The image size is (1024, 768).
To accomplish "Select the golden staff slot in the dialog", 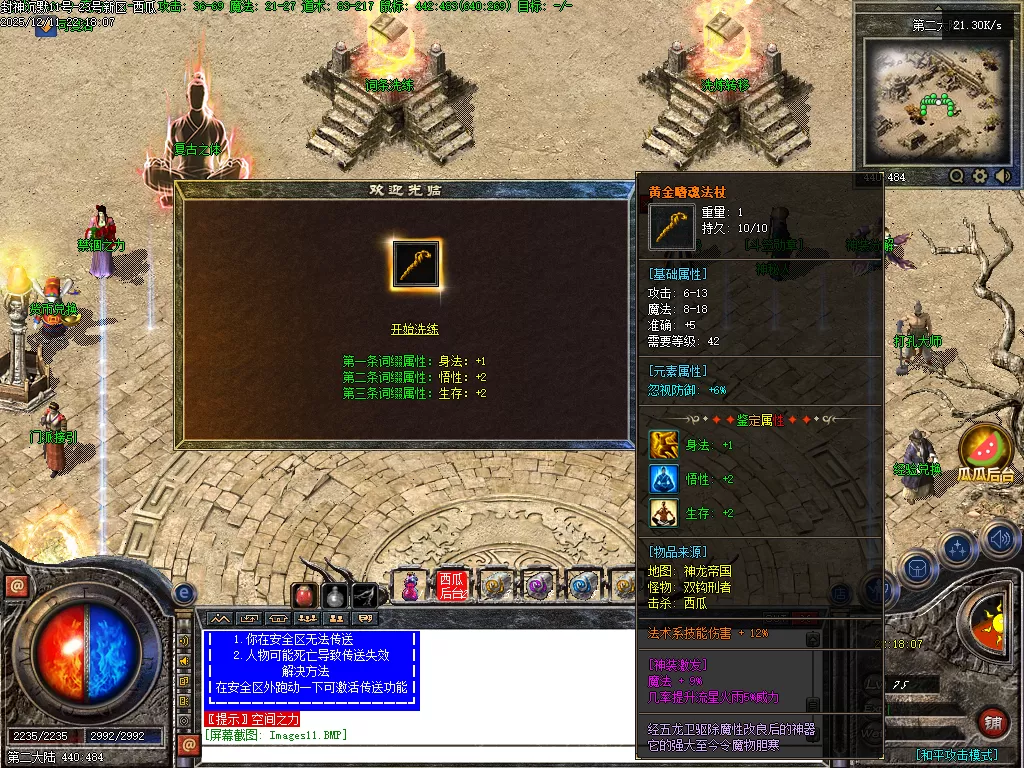I will (x=415, y=265).
